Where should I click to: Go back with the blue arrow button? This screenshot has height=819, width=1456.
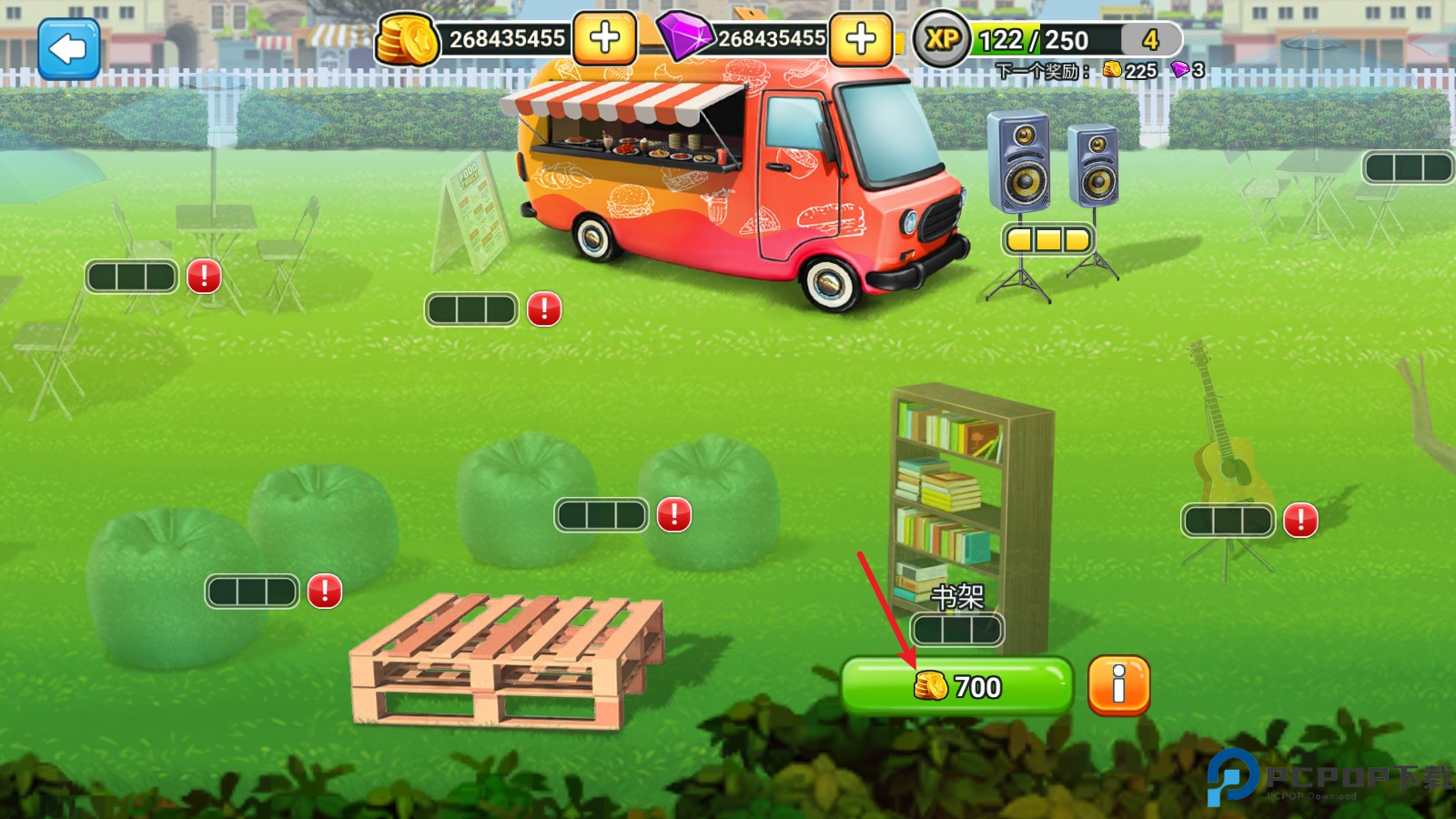68,49
